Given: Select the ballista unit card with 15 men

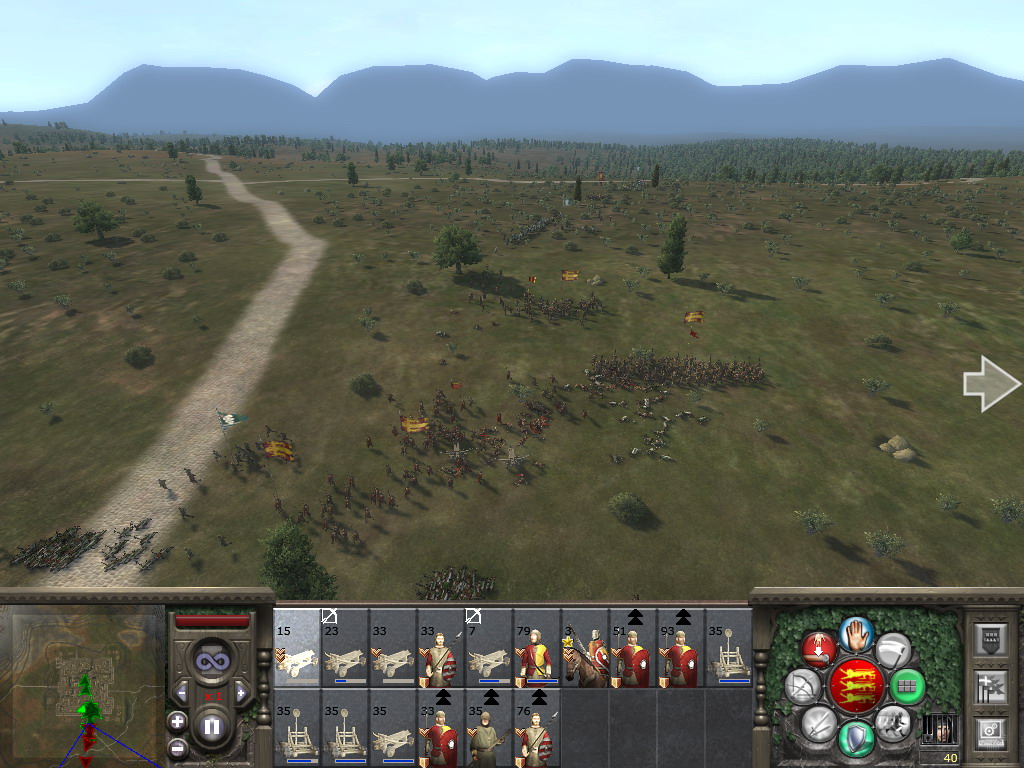Looking at the screenshot, I should tap(297, 648).
